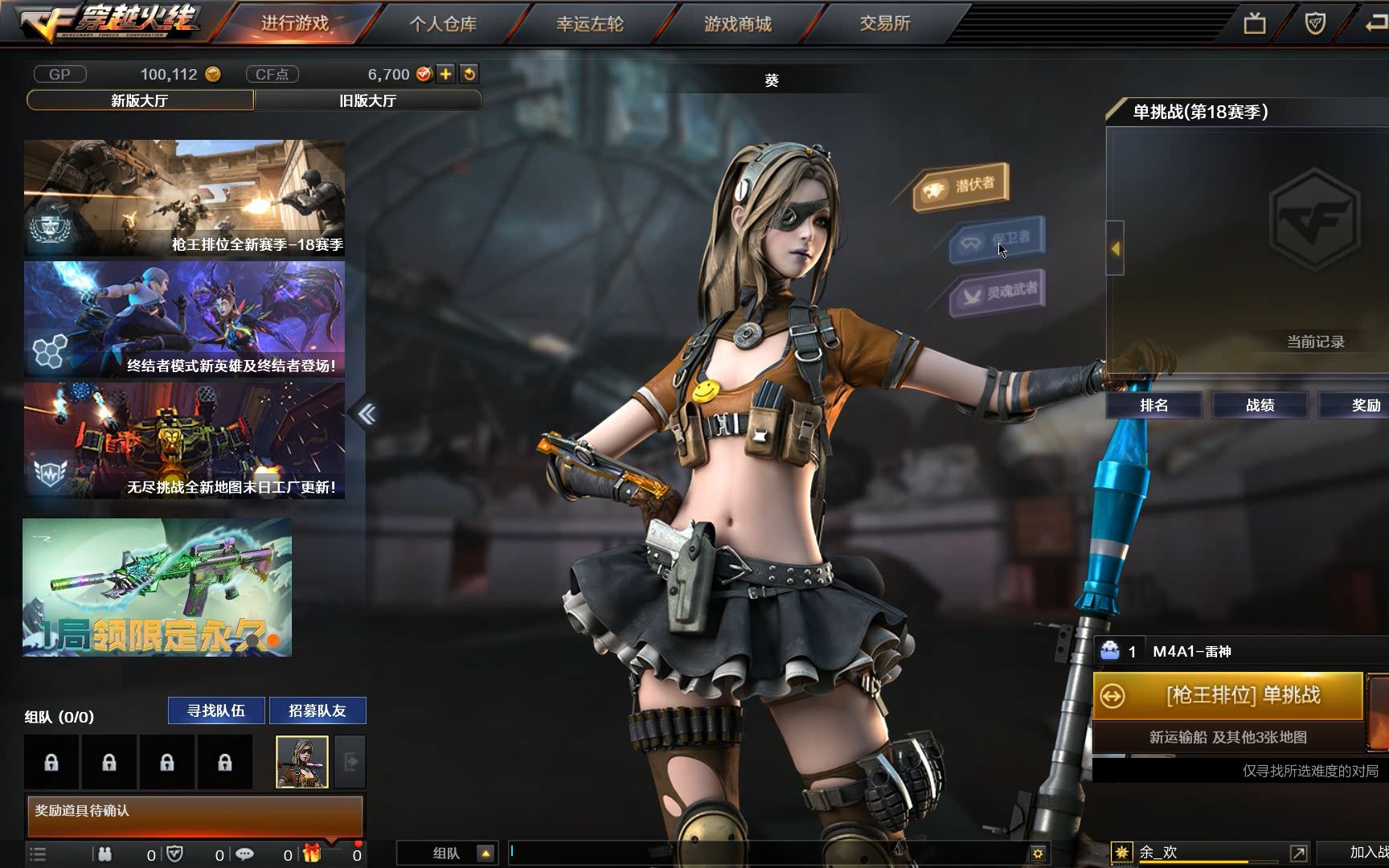Choose the 灵魂武者 character tag
The height and width of the screenshot is (868, 1389).
coord(999,293)
